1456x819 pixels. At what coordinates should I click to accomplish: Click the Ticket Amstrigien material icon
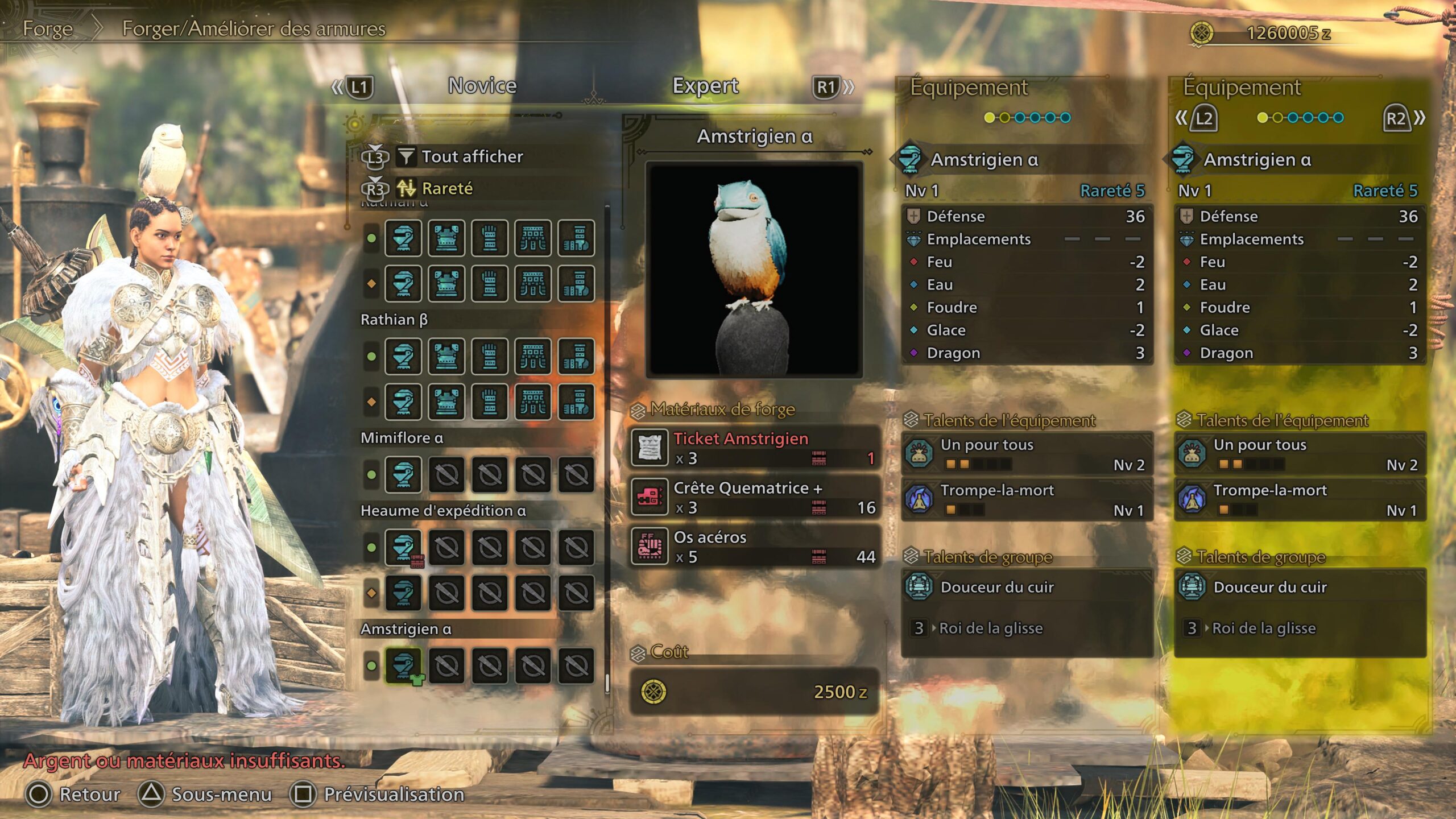point(650,448)
